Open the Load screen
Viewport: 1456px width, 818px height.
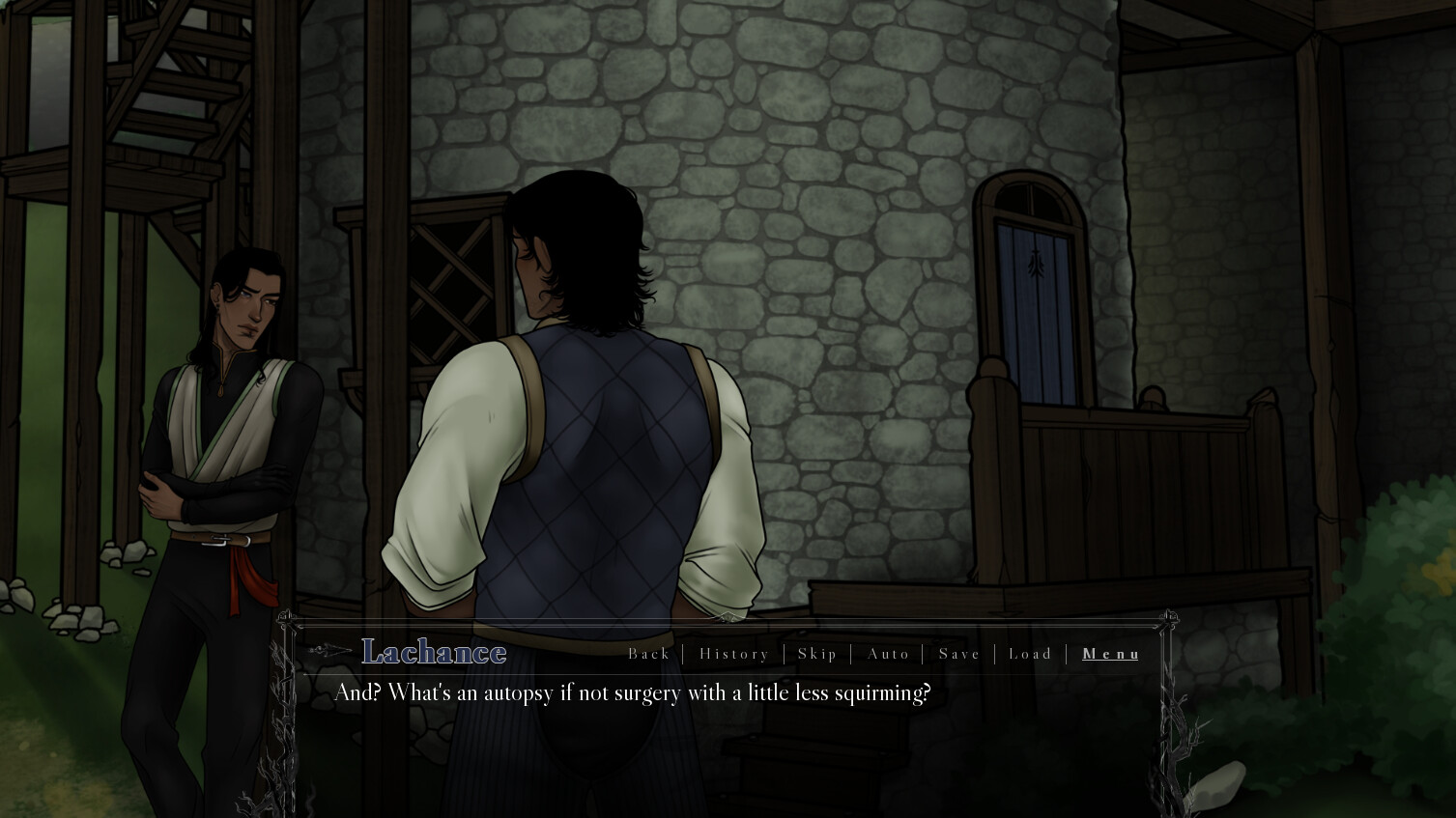tap(1030, 654)
